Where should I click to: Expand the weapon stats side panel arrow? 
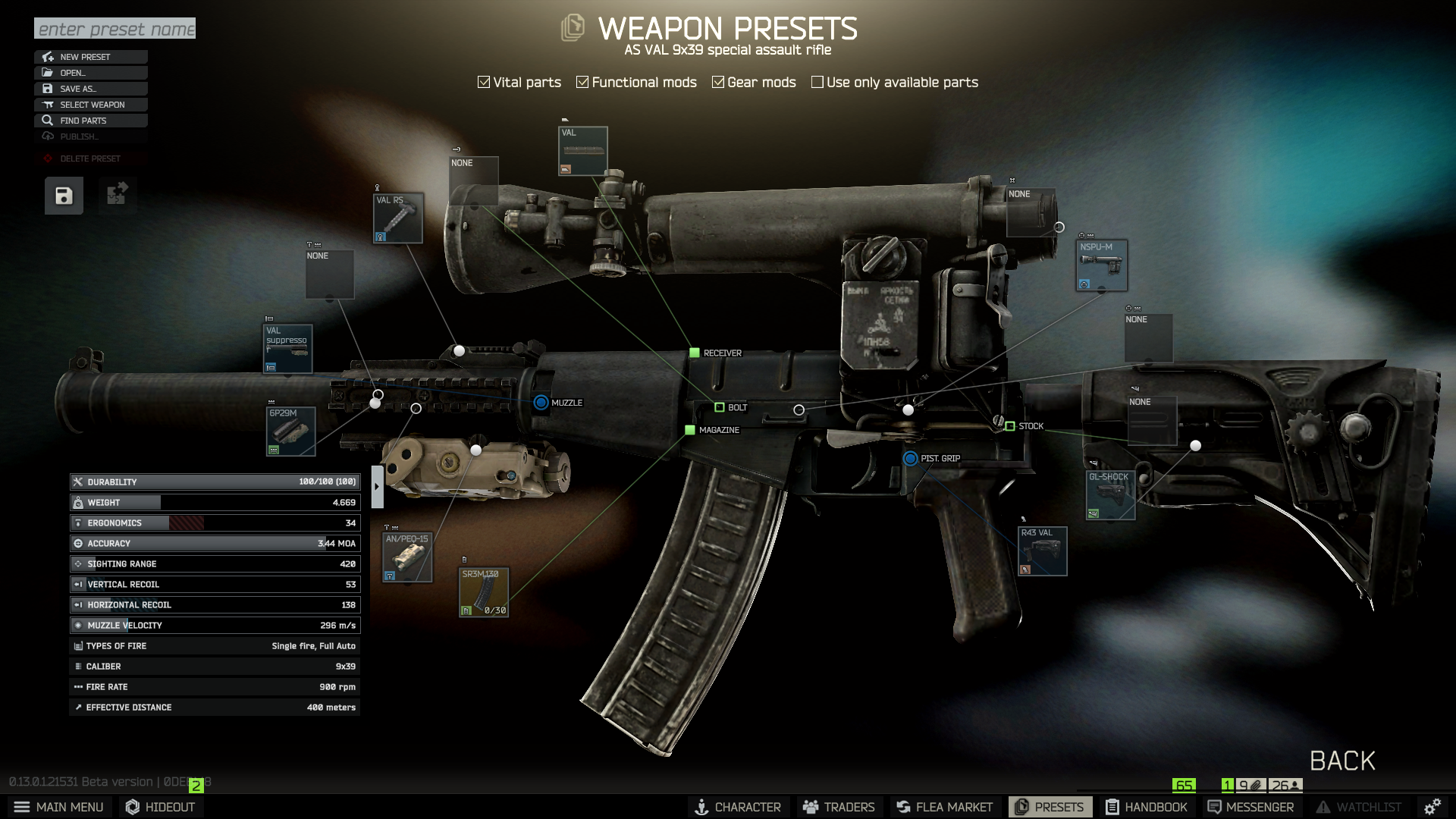(x=375, y=486)
